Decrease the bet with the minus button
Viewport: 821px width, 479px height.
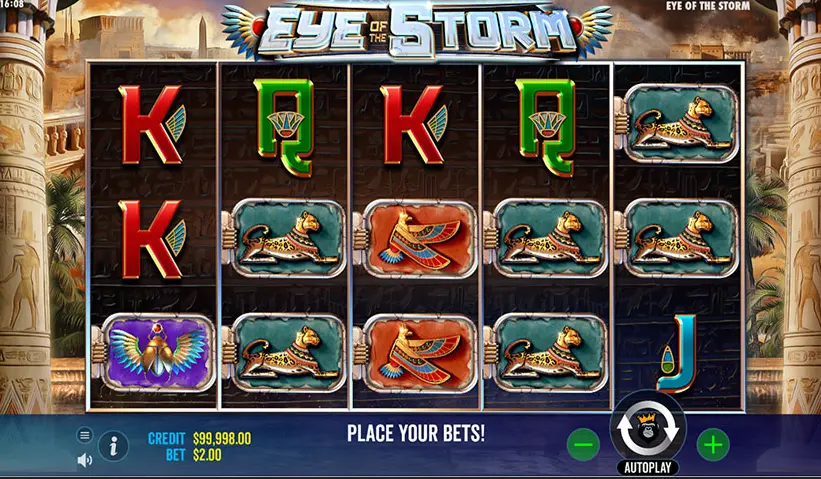pyautogui.click(x=585, y=445)
